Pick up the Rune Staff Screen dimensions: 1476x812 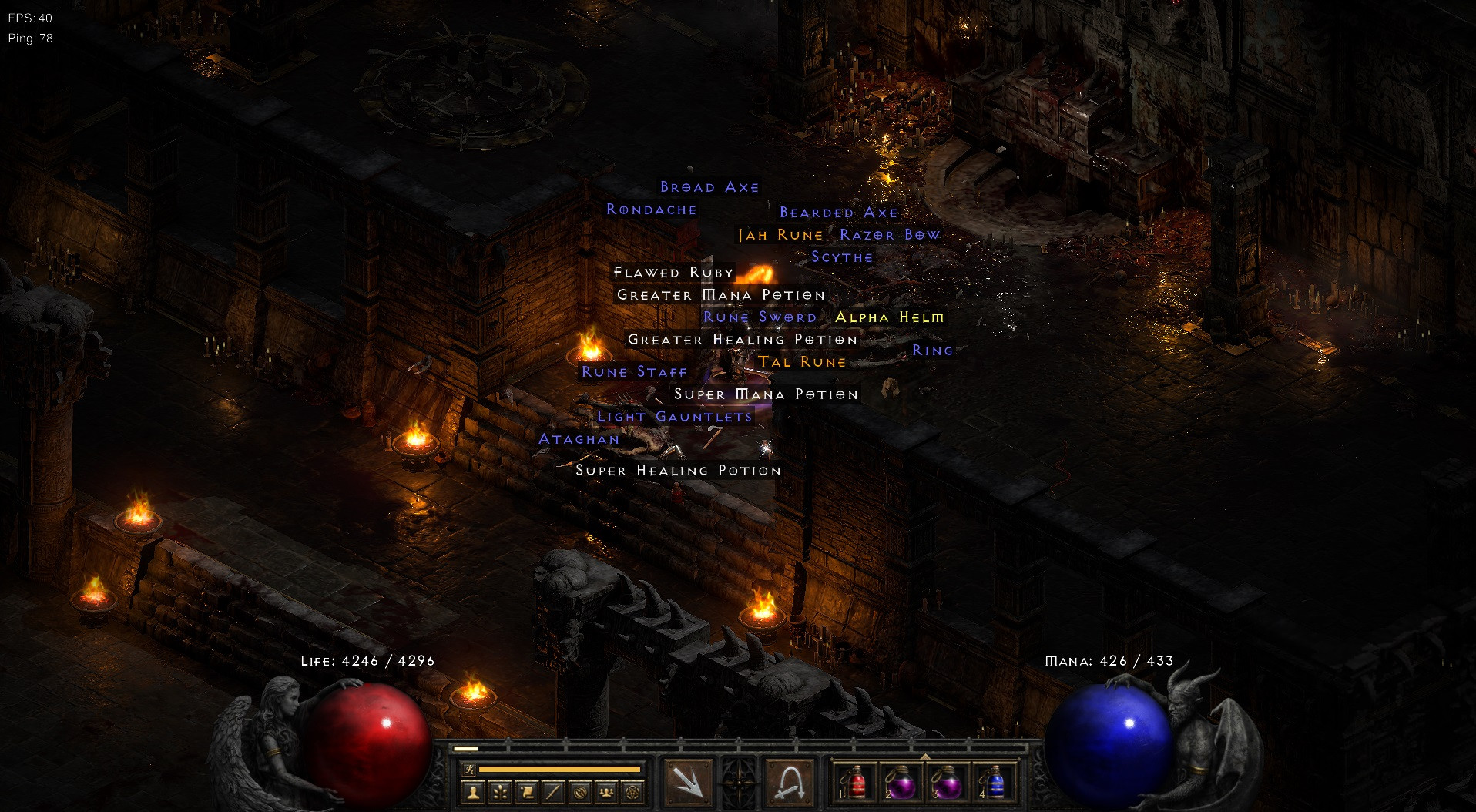[633, 371]
